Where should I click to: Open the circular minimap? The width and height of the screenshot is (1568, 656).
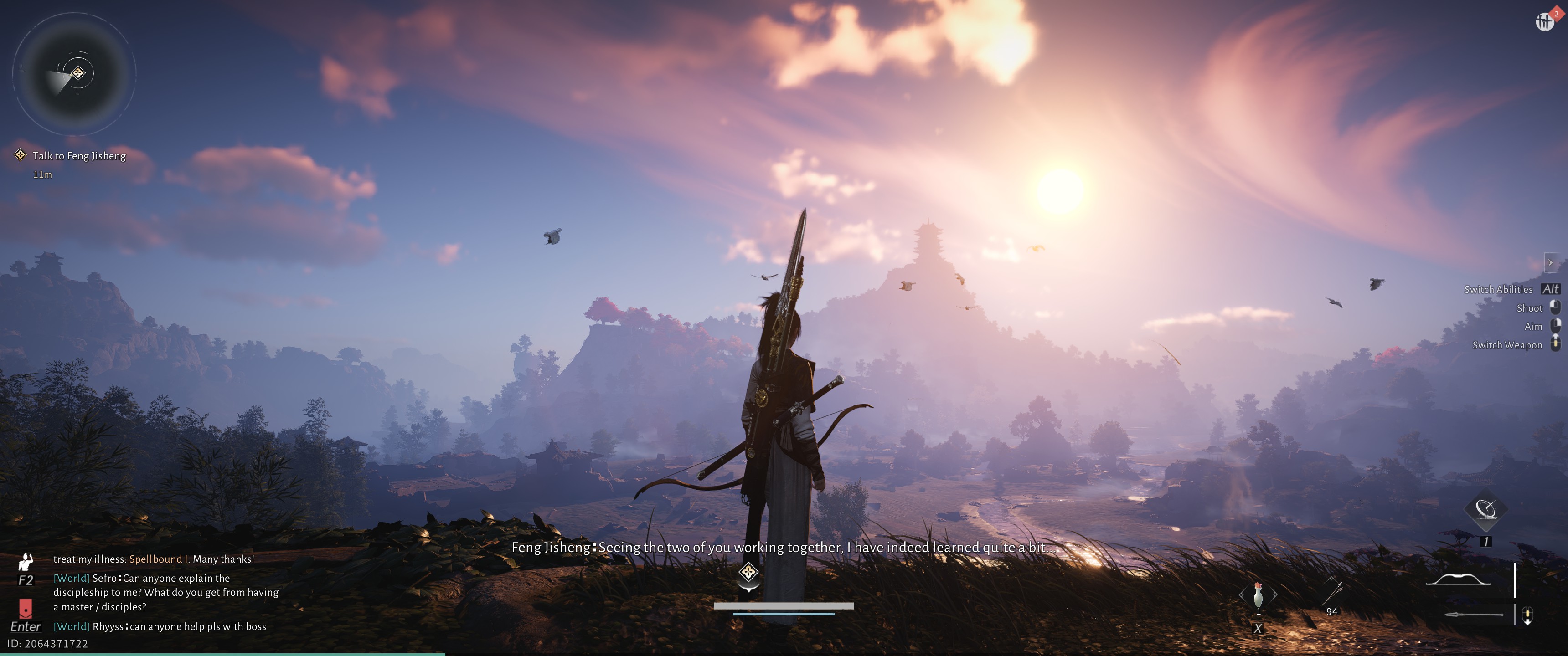tap(74, 74)
